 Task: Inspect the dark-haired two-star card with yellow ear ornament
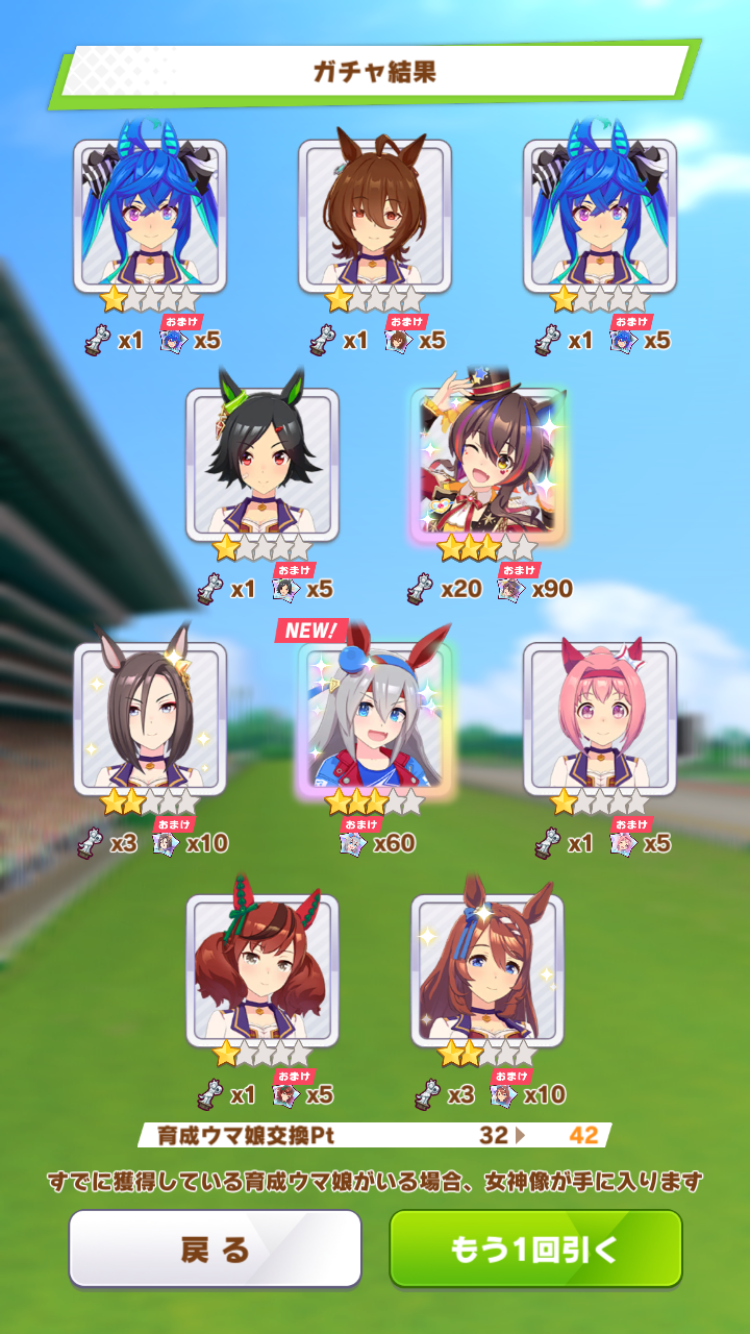[x=150, y=717]
